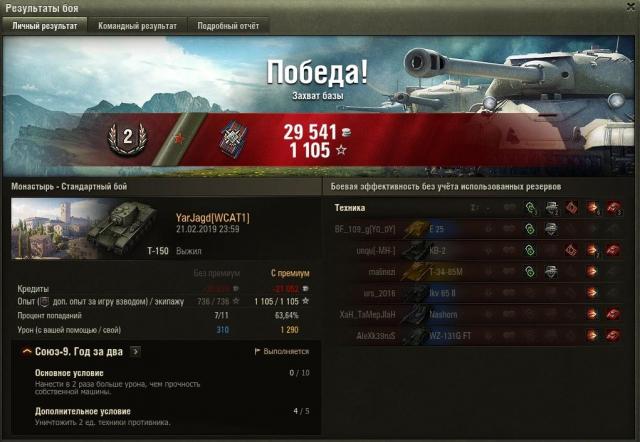
Task: Open mission details arrow beside Союз-9 title
Action: click(135, 352)
